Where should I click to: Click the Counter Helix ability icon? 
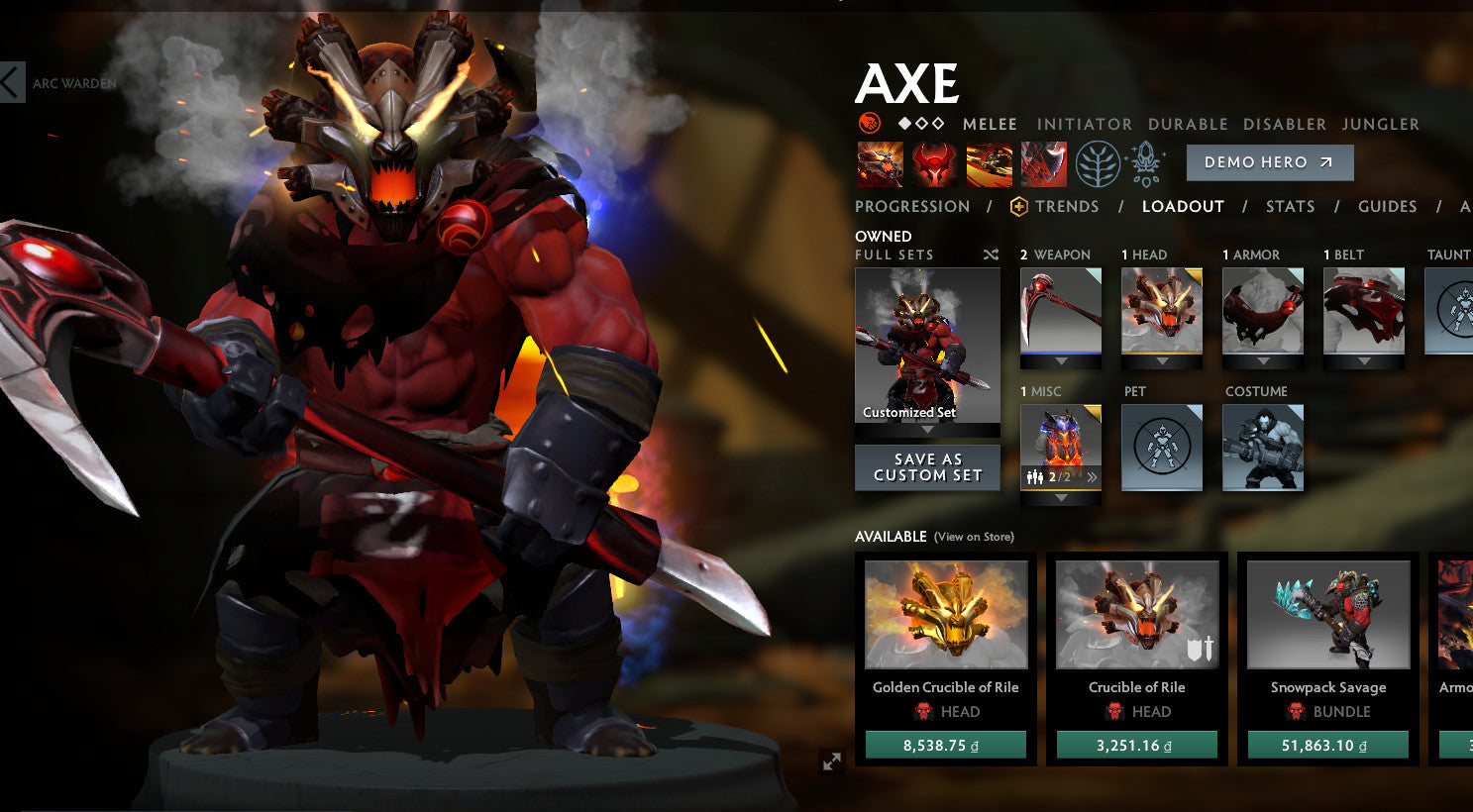pos(990,162)
